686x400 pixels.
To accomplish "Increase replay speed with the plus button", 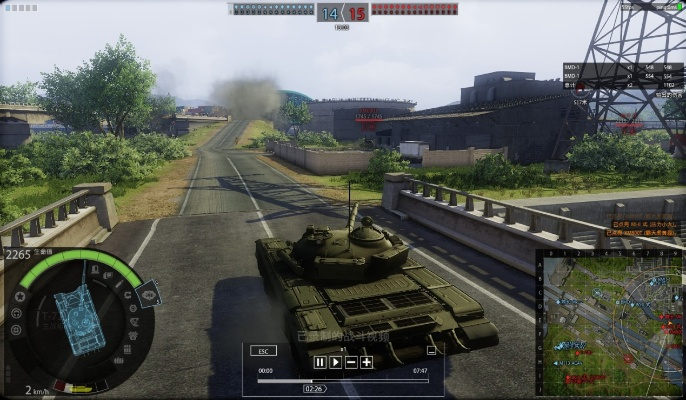I will click(366, 362).
